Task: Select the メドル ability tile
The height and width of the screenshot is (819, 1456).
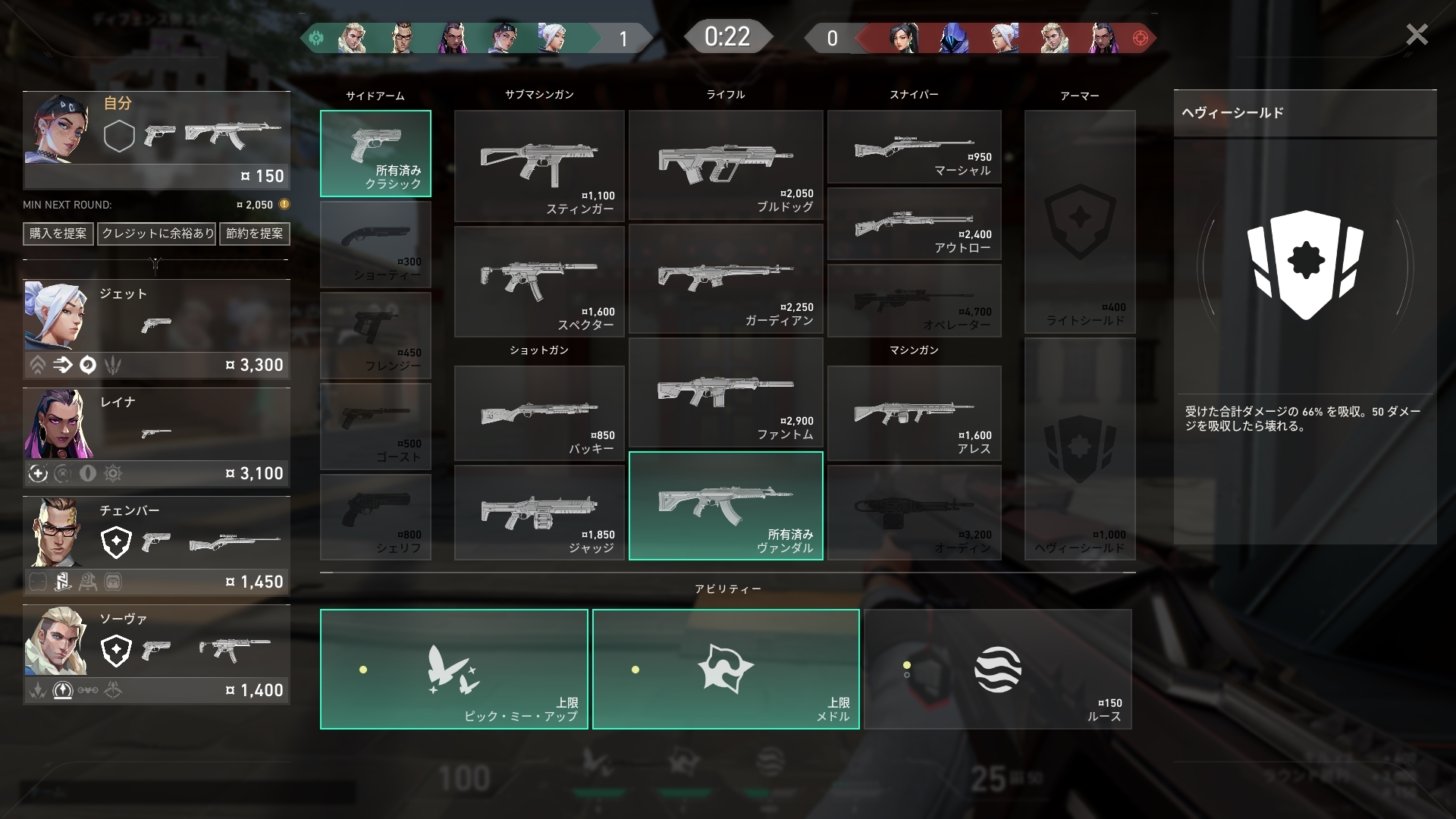Action: (x=726, y=669)
